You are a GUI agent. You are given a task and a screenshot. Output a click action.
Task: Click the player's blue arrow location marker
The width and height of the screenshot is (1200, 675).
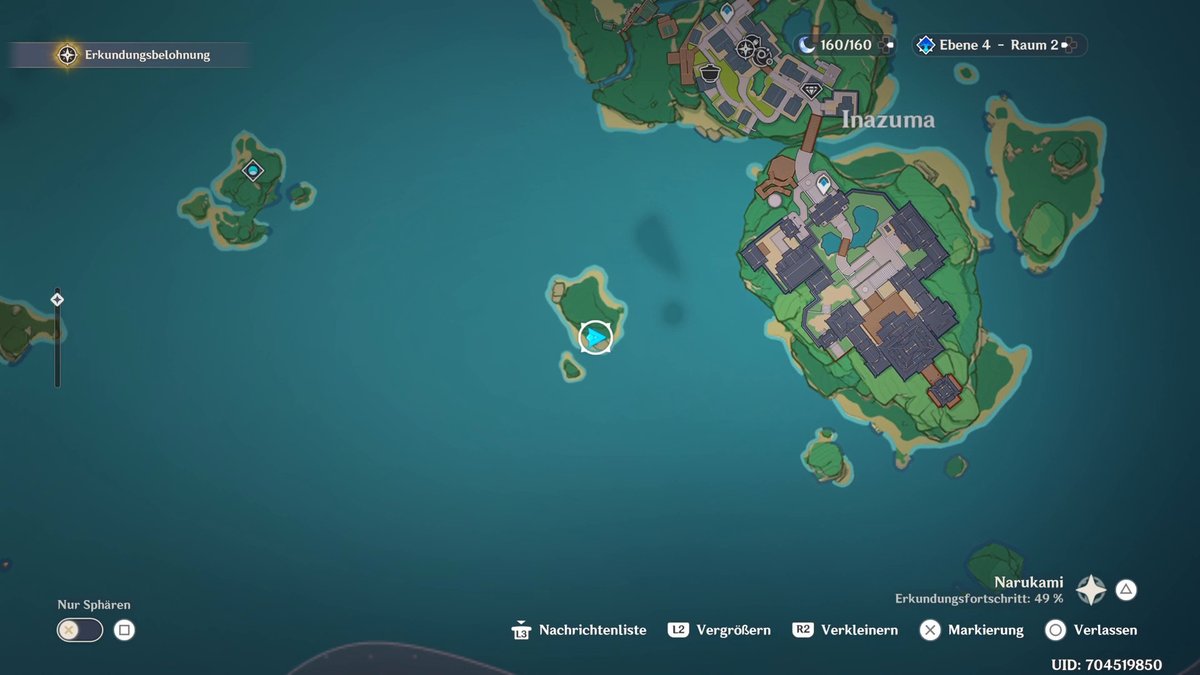pos(595,337)
